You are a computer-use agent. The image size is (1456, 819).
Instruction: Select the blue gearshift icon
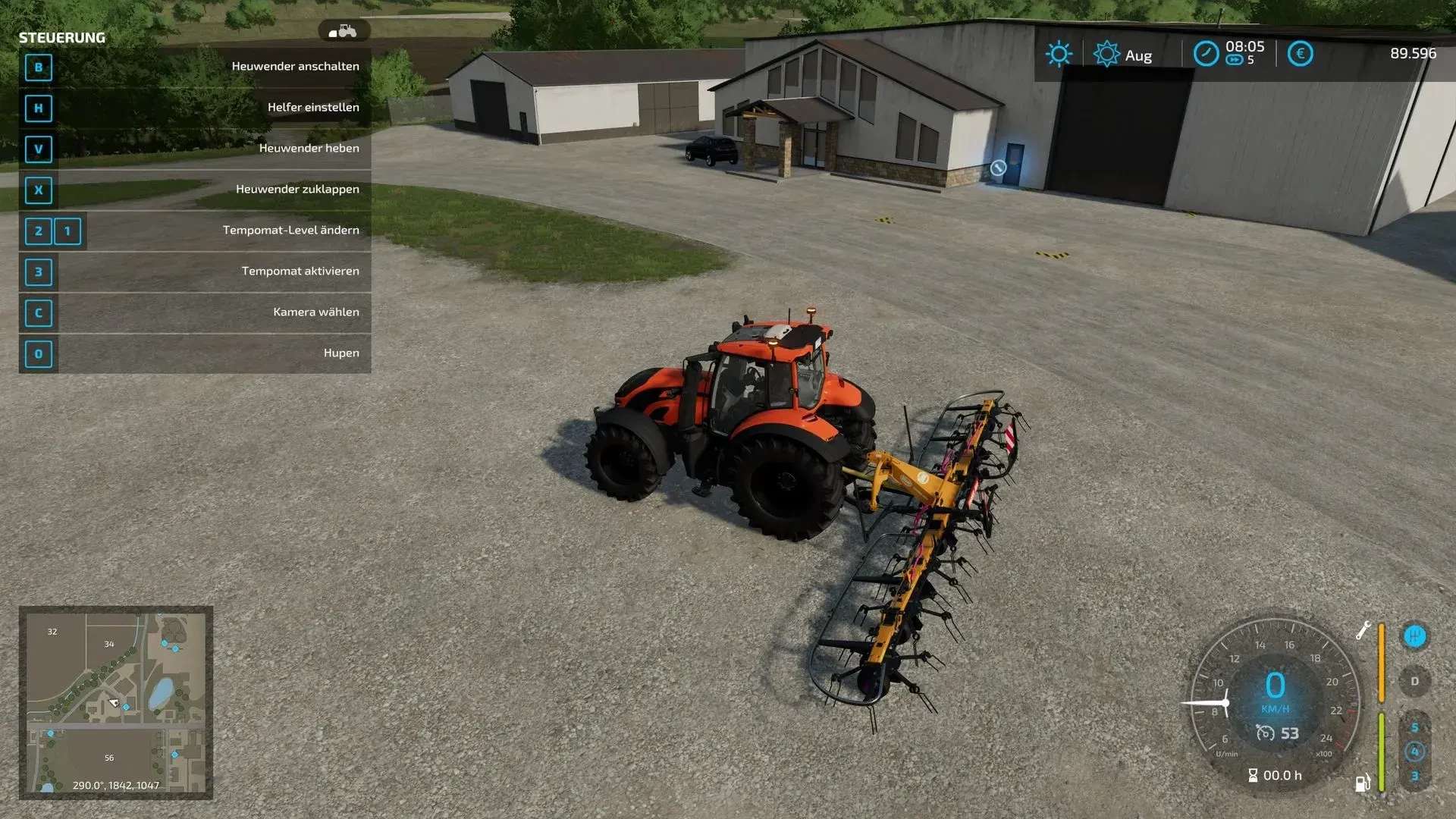1414,635
